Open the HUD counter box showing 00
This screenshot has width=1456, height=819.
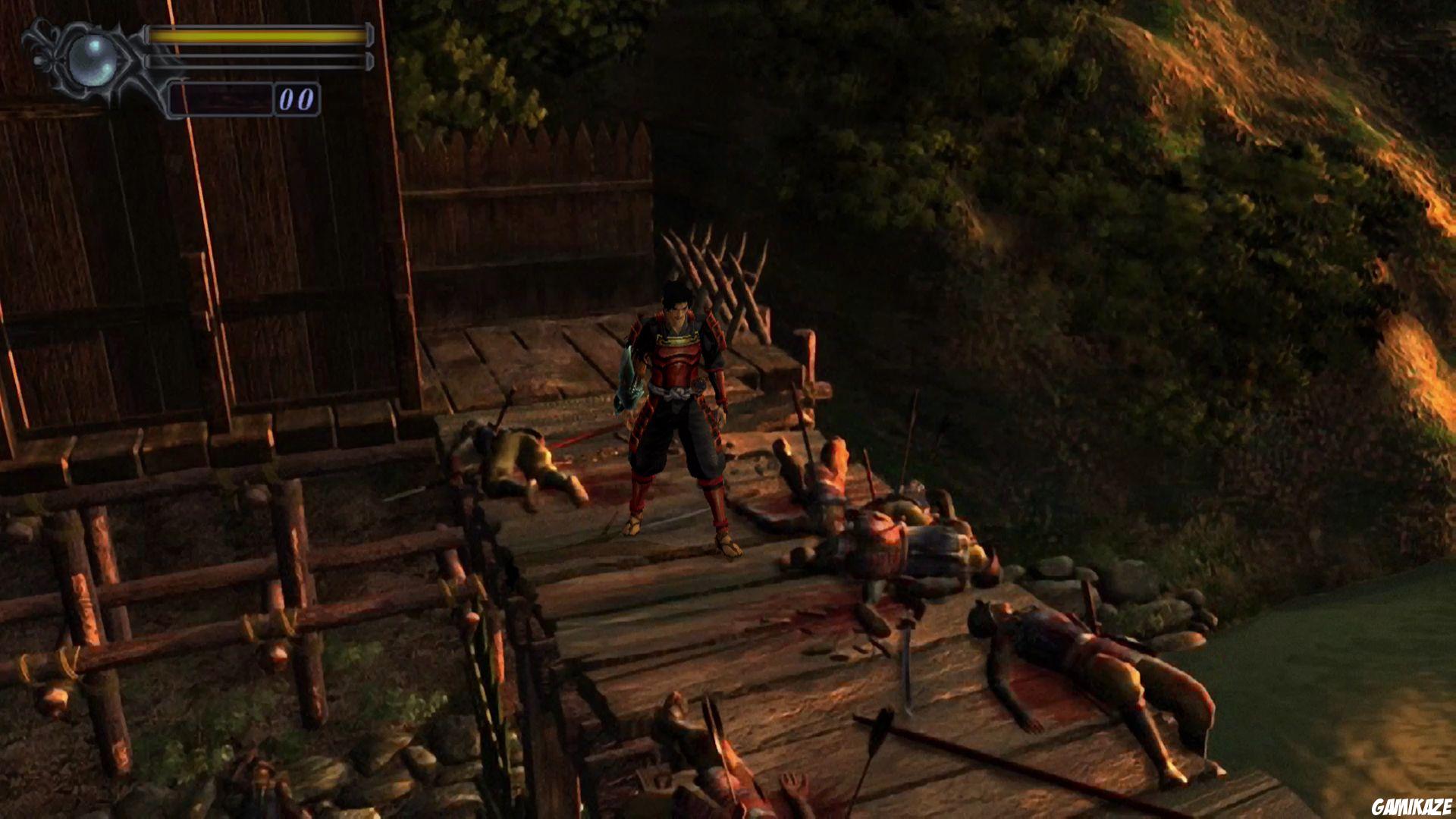[x=297, y=97]
